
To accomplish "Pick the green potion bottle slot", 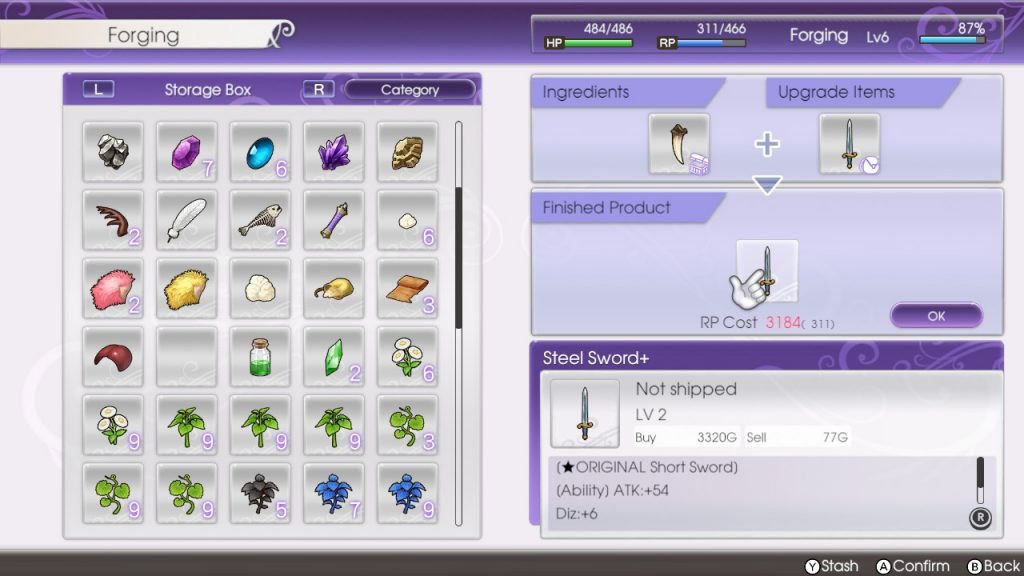I will click(260, 356).
